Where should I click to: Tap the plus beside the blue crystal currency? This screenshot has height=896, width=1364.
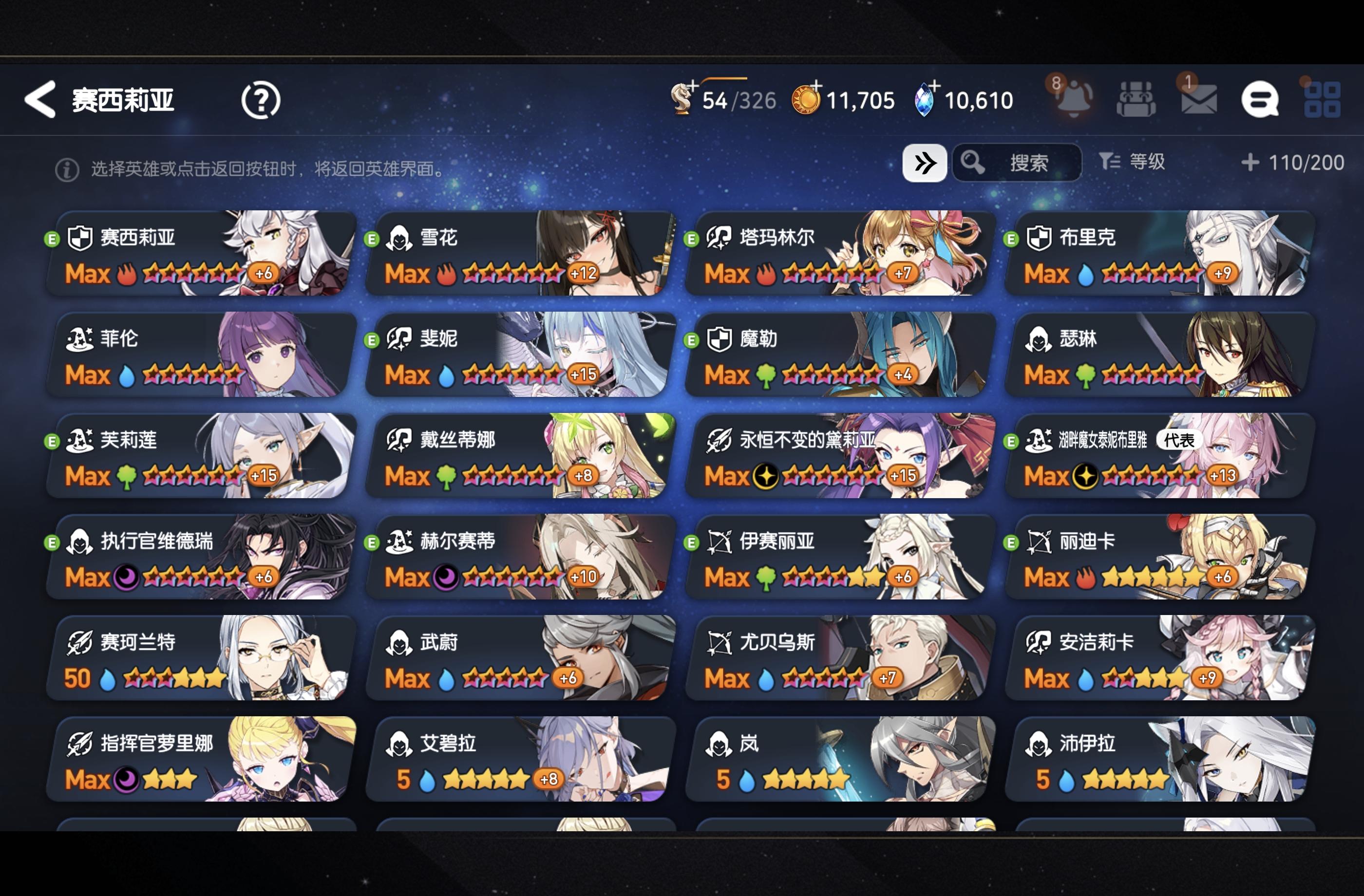click(x=935, y=86)
